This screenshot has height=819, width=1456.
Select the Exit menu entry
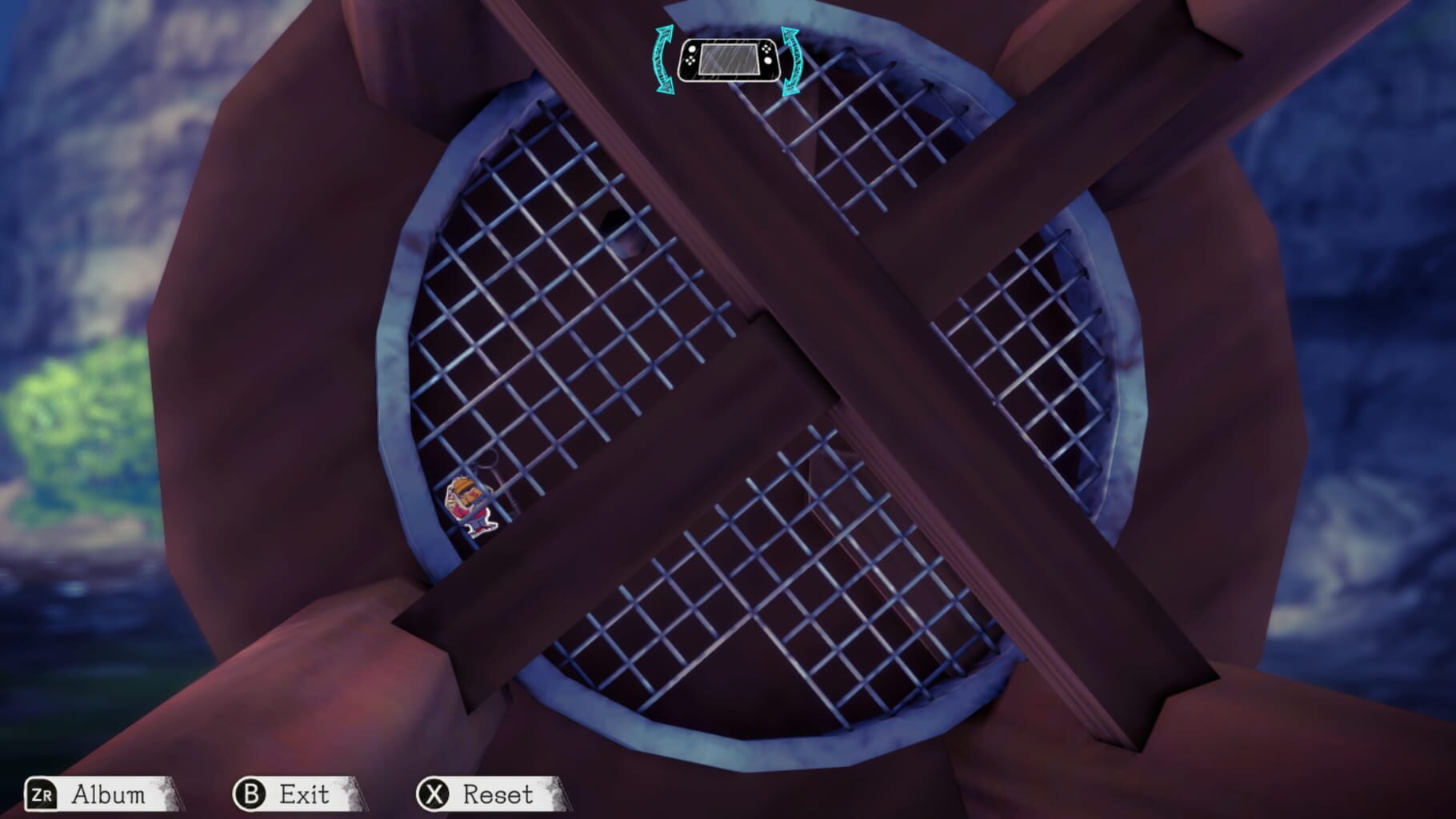tap(302, 794)
